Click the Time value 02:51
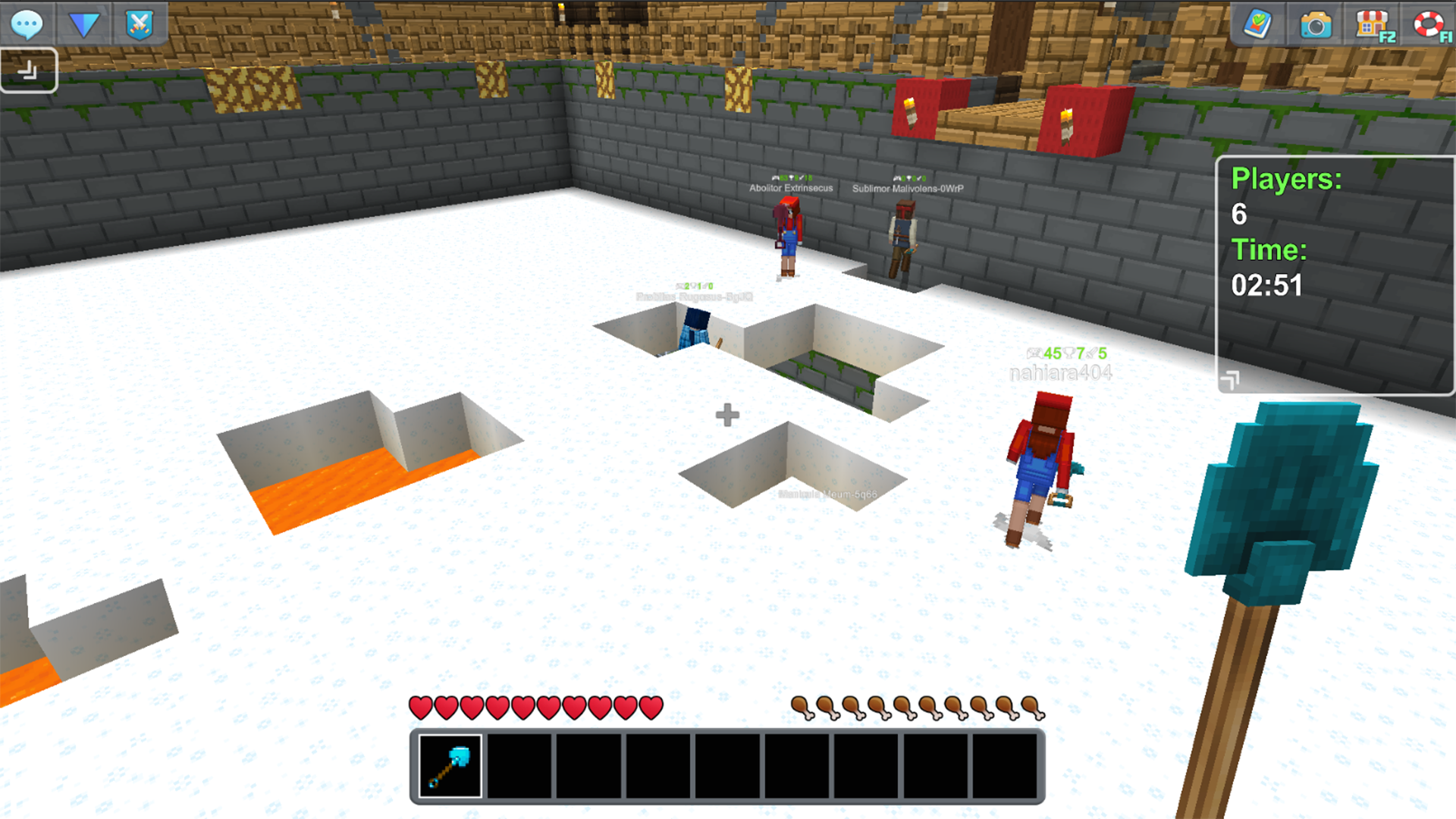 pos(1269,287)
